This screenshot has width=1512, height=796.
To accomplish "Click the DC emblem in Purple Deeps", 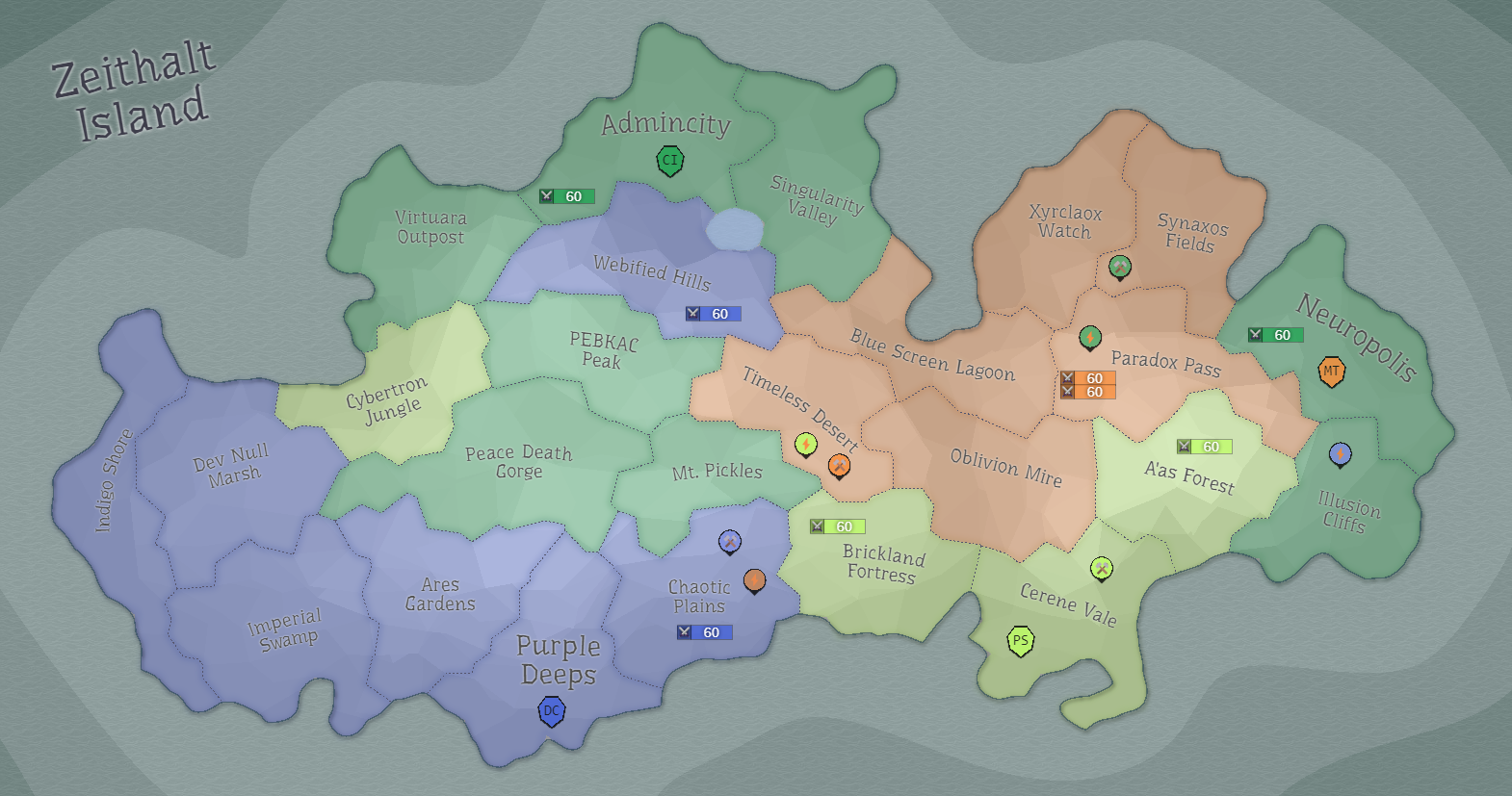I will tap(551, 711).
